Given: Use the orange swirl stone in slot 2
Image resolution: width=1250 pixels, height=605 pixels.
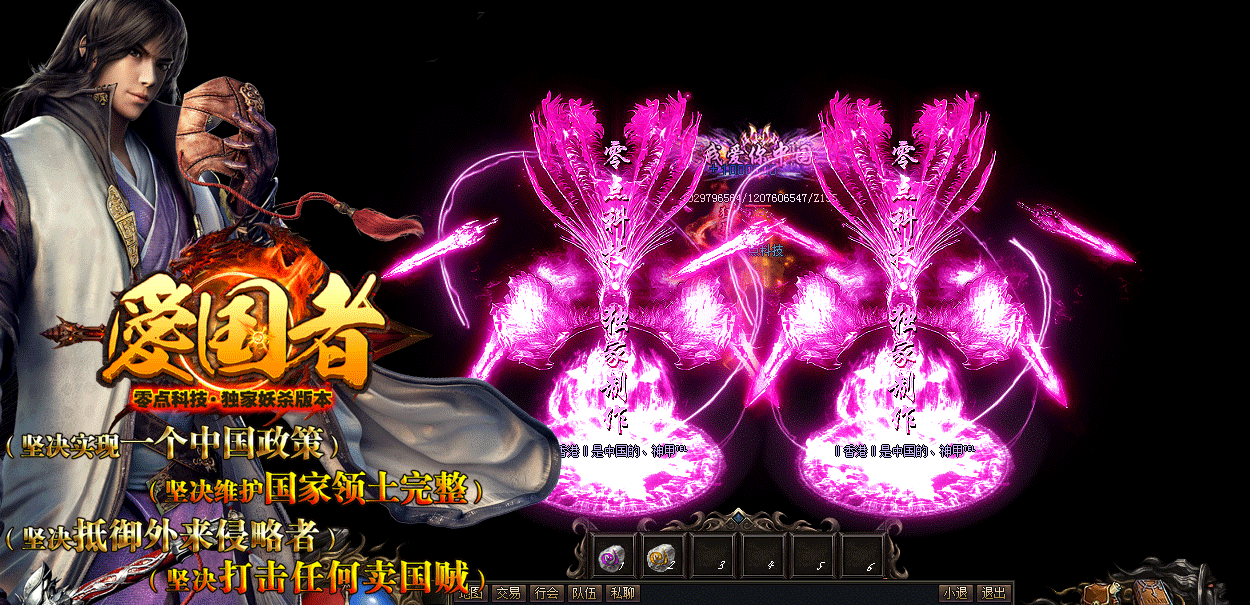Looking at the screenshot, I should pos(659,557).
